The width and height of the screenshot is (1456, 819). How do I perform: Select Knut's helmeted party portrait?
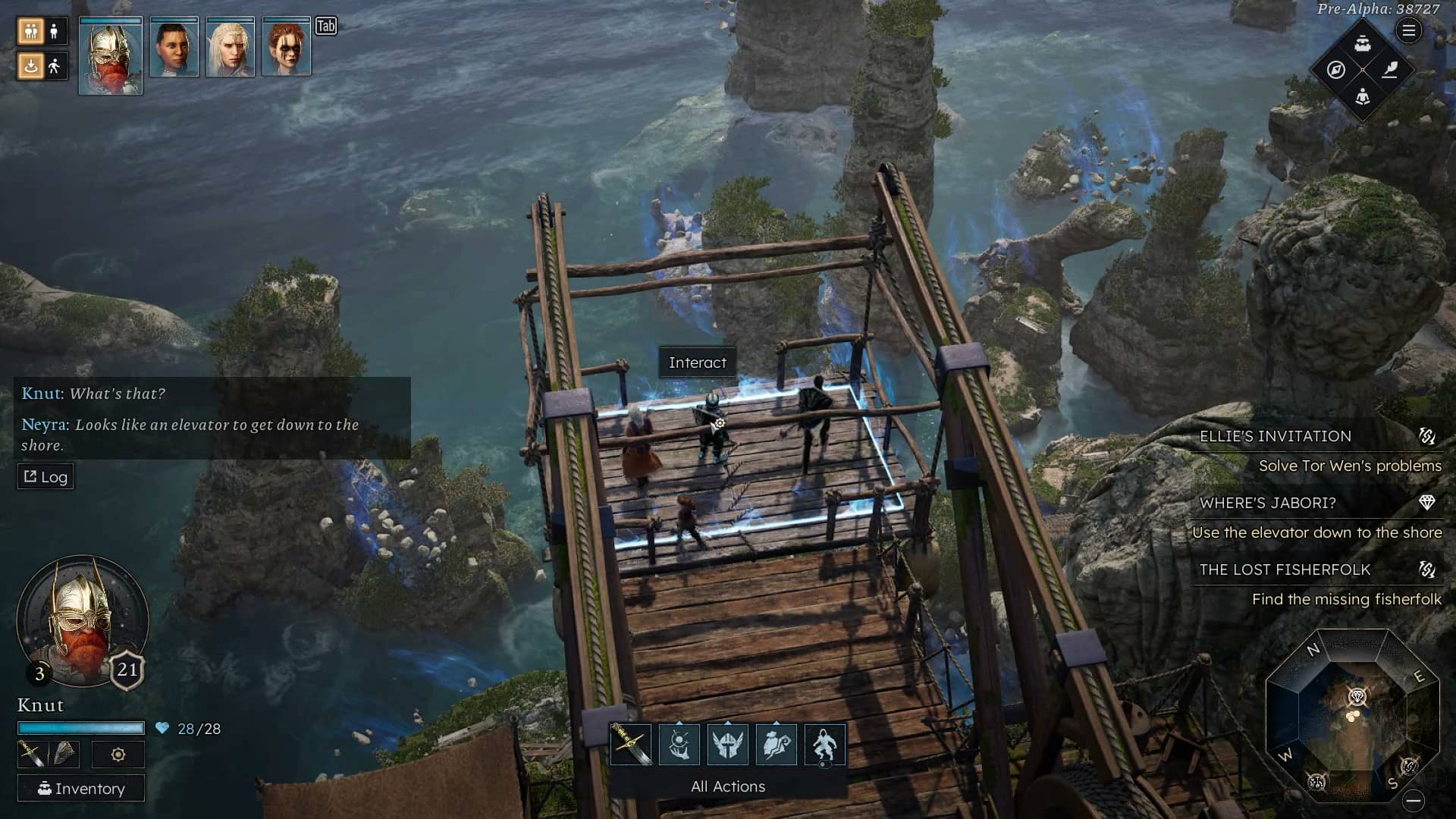[110, 55]
